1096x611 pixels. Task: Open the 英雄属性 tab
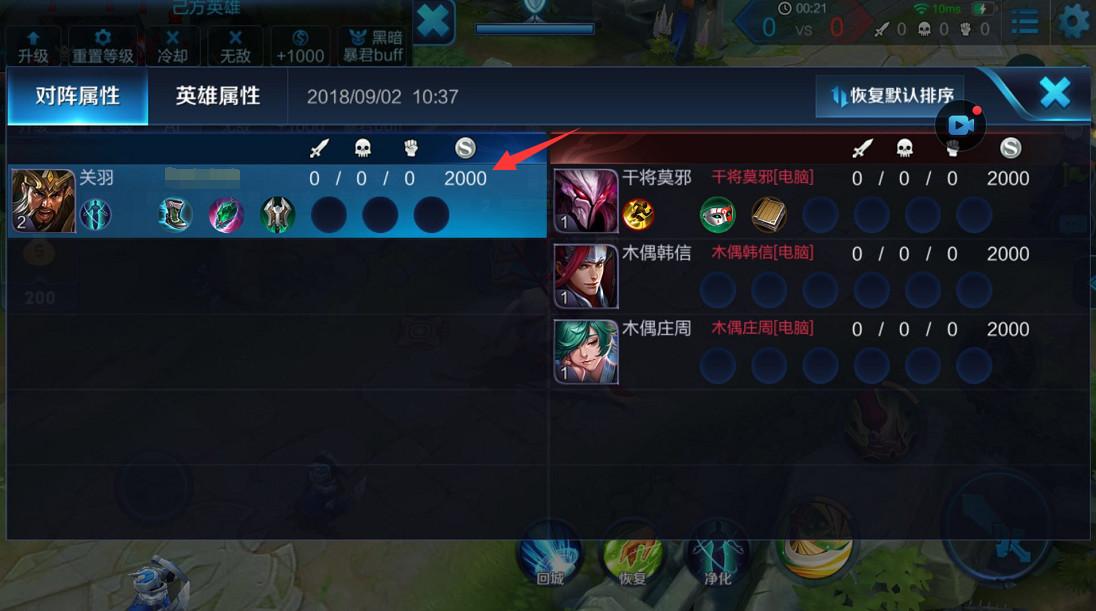[218, 97]
